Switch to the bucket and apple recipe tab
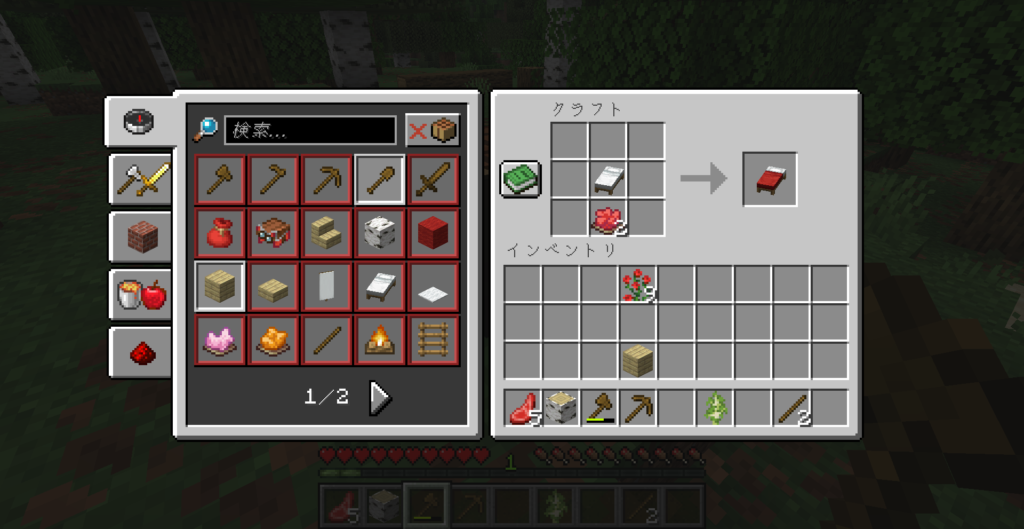The image size is (1024, 529). pos(141,294)
